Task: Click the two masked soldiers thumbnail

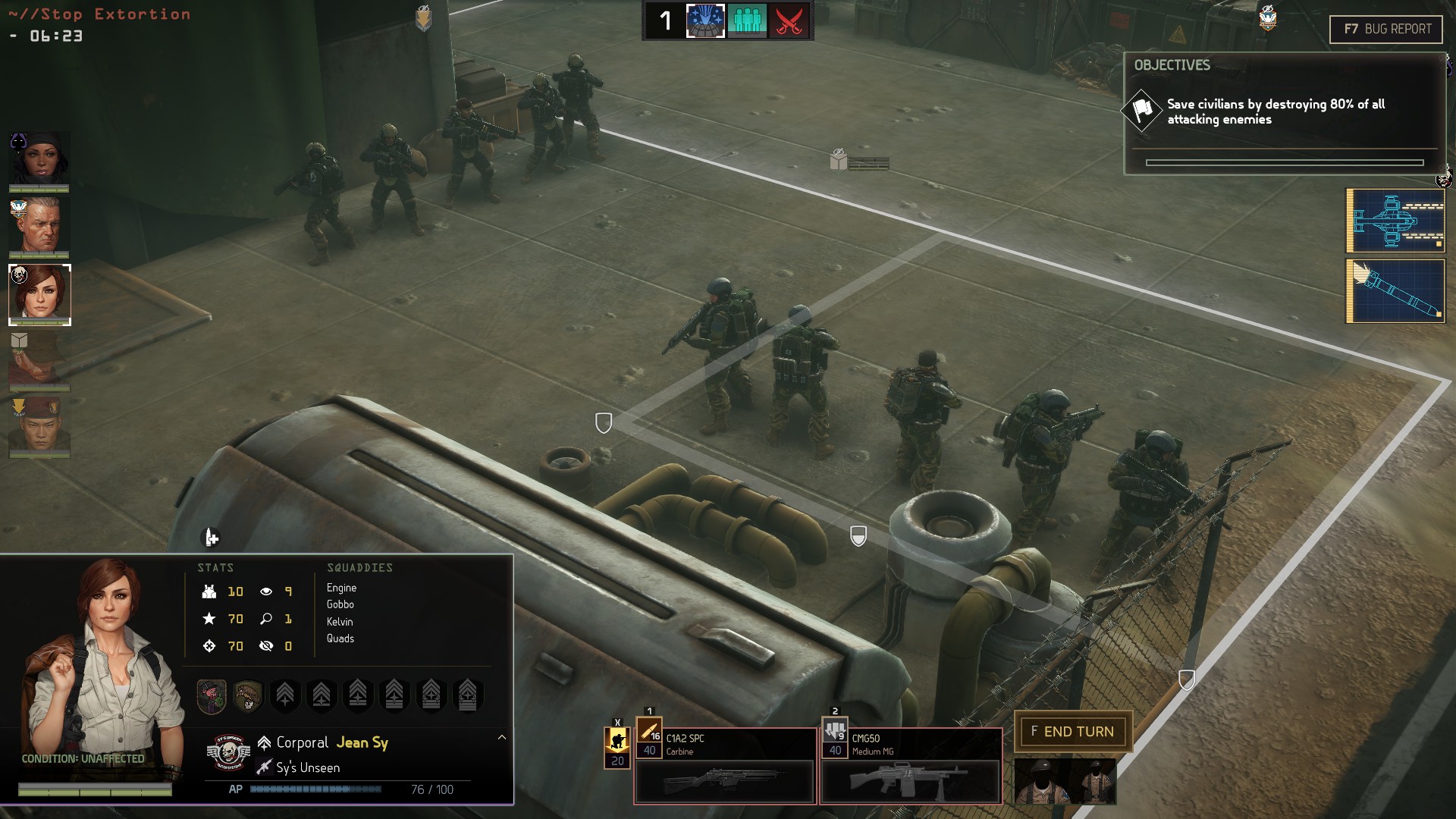Action: [1065, 781]
